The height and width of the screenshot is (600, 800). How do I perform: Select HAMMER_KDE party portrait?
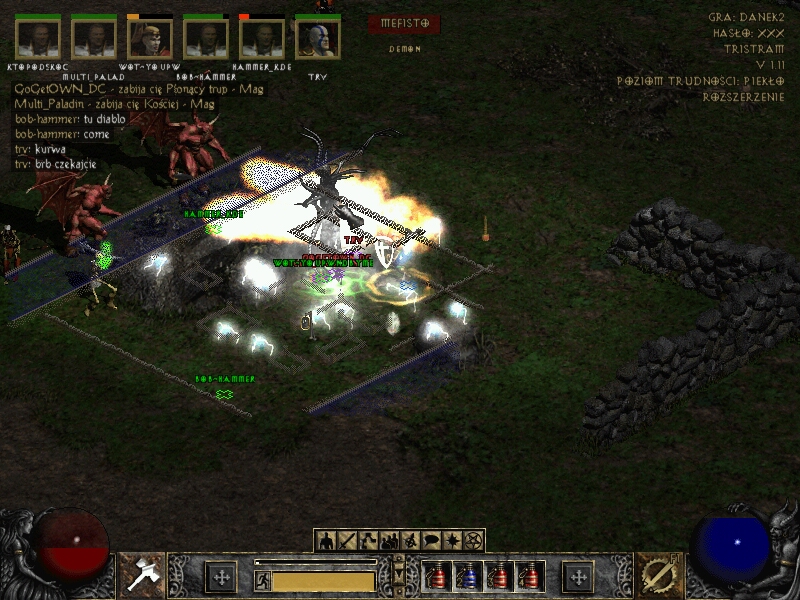[262, 39]
